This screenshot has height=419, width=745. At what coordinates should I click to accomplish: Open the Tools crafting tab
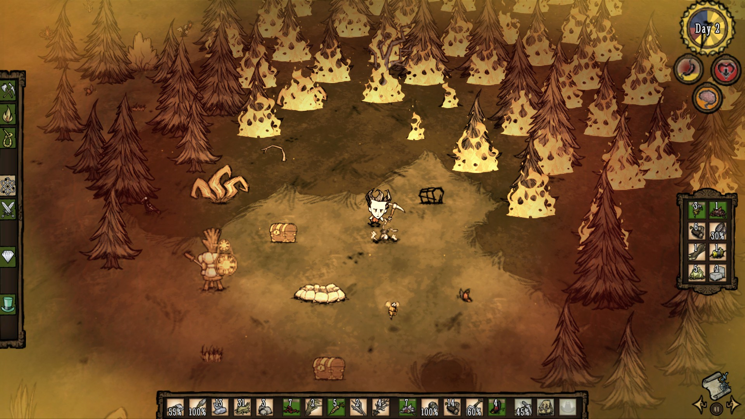8,90
